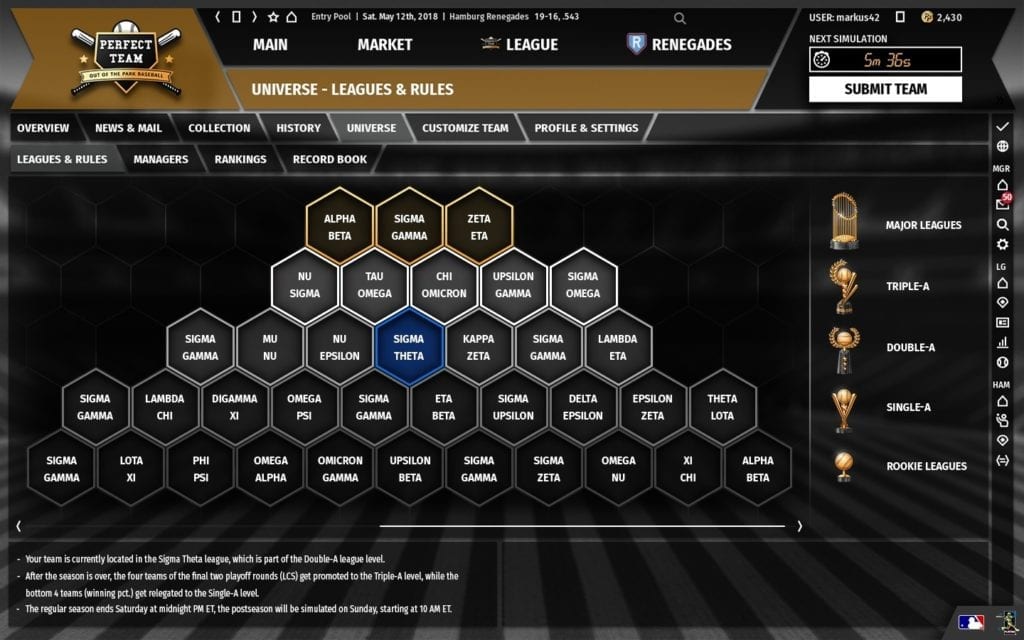Click the Submit Team button
This screenshot has height=640, width=1024.
(885, 89)
